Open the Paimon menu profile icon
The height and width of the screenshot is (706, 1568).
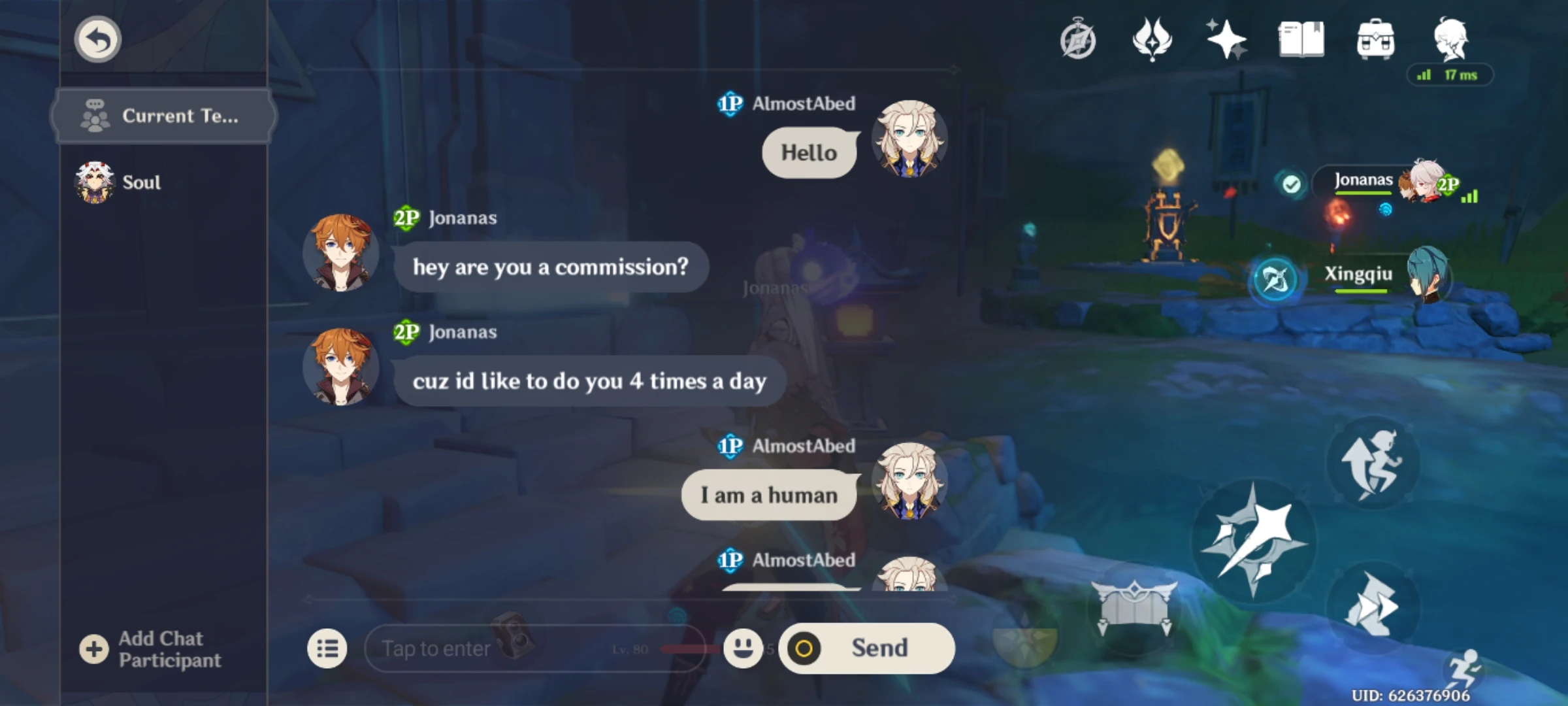1452,41
